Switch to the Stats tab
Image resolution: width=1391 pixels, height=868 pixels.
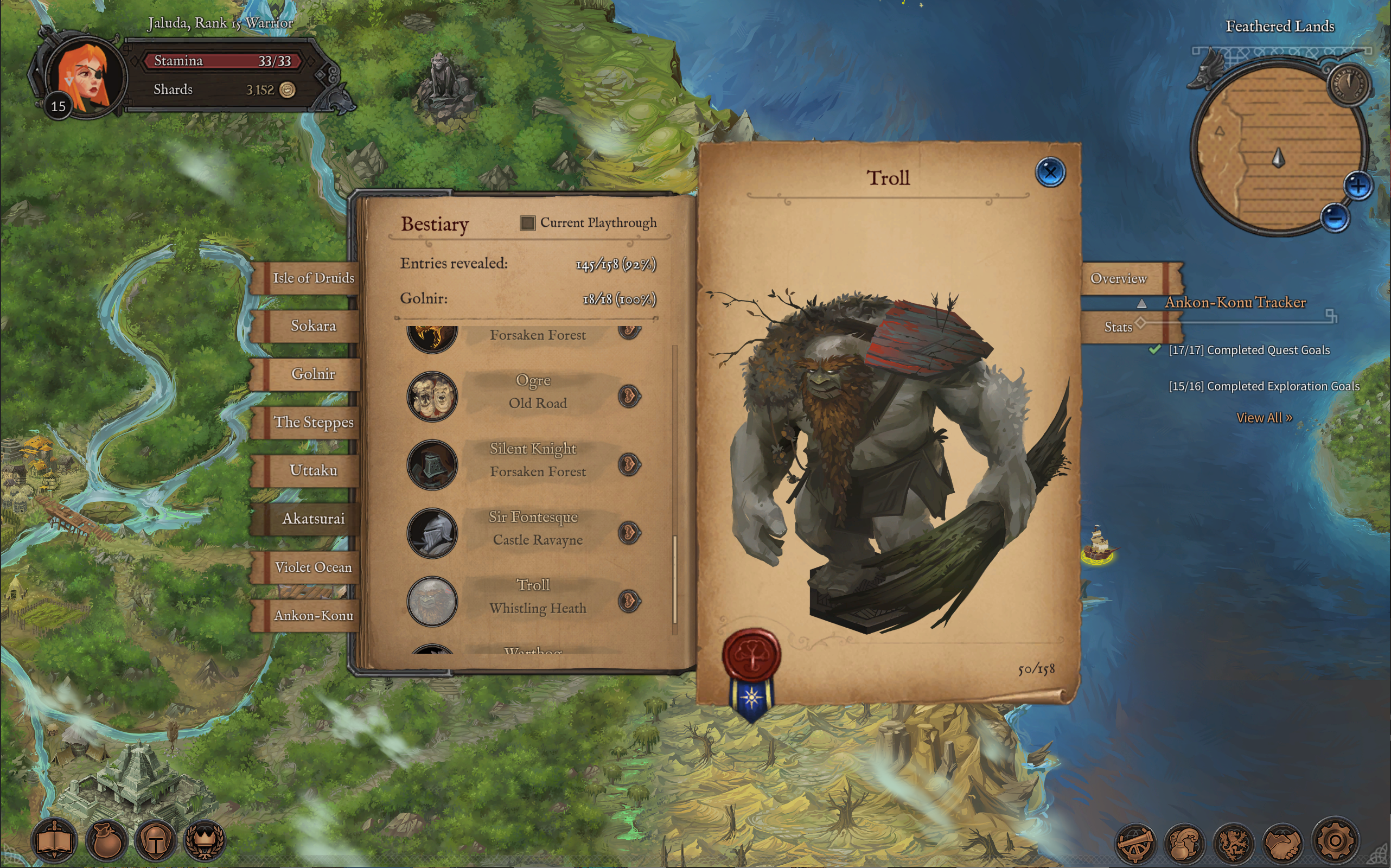tap(1118, 327)
